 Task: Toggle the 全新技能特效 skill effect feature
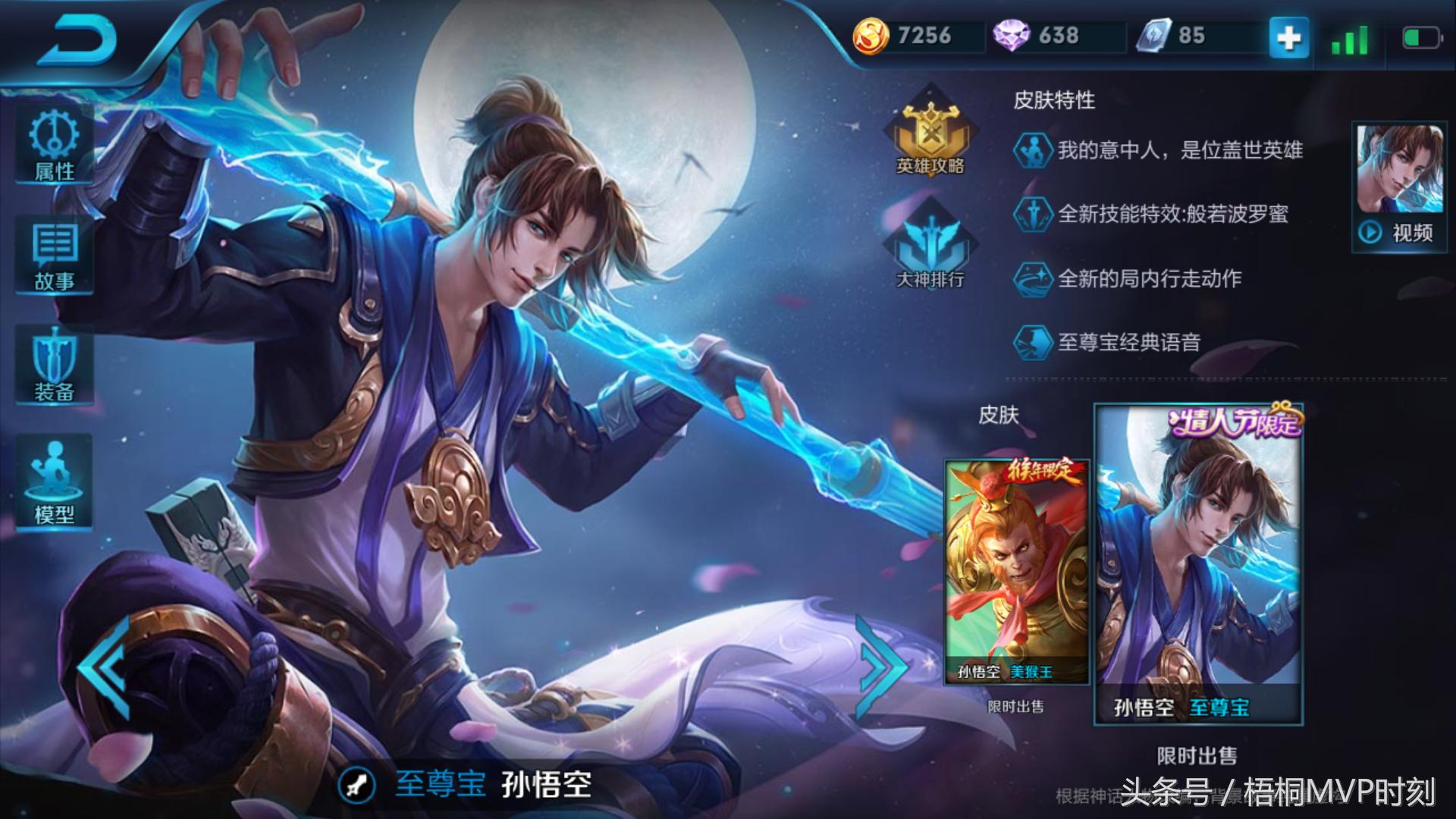1033,215
